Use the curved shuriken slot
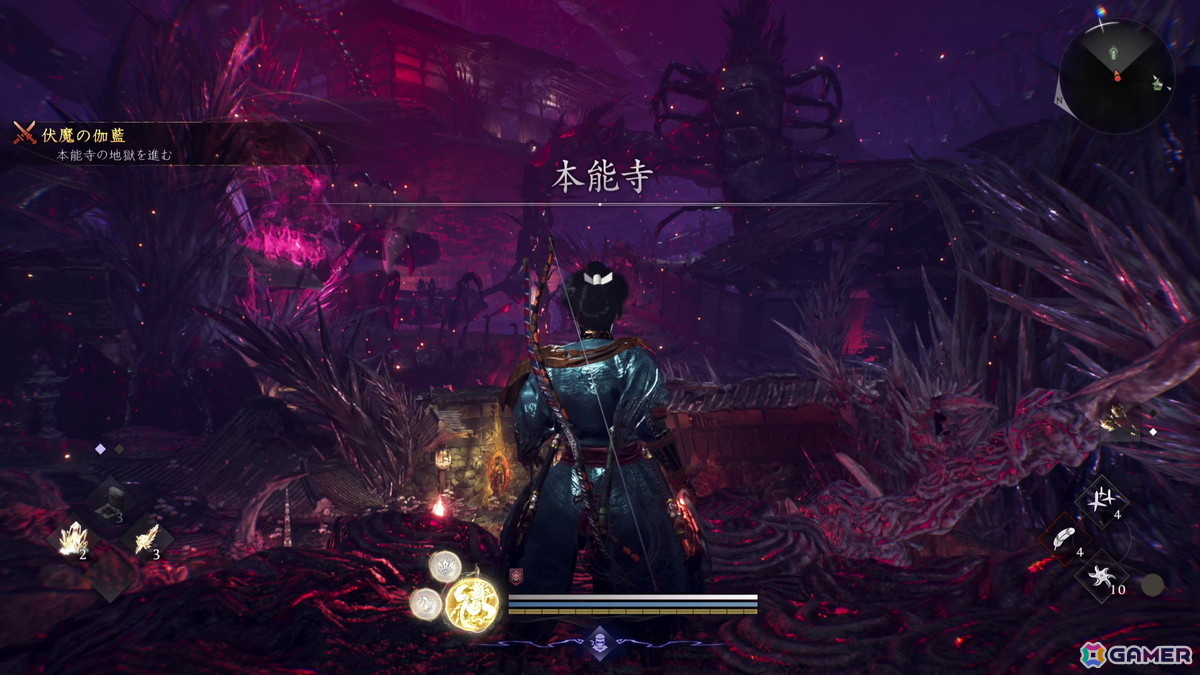1200x675 pixels. (x=1103, y=578)
